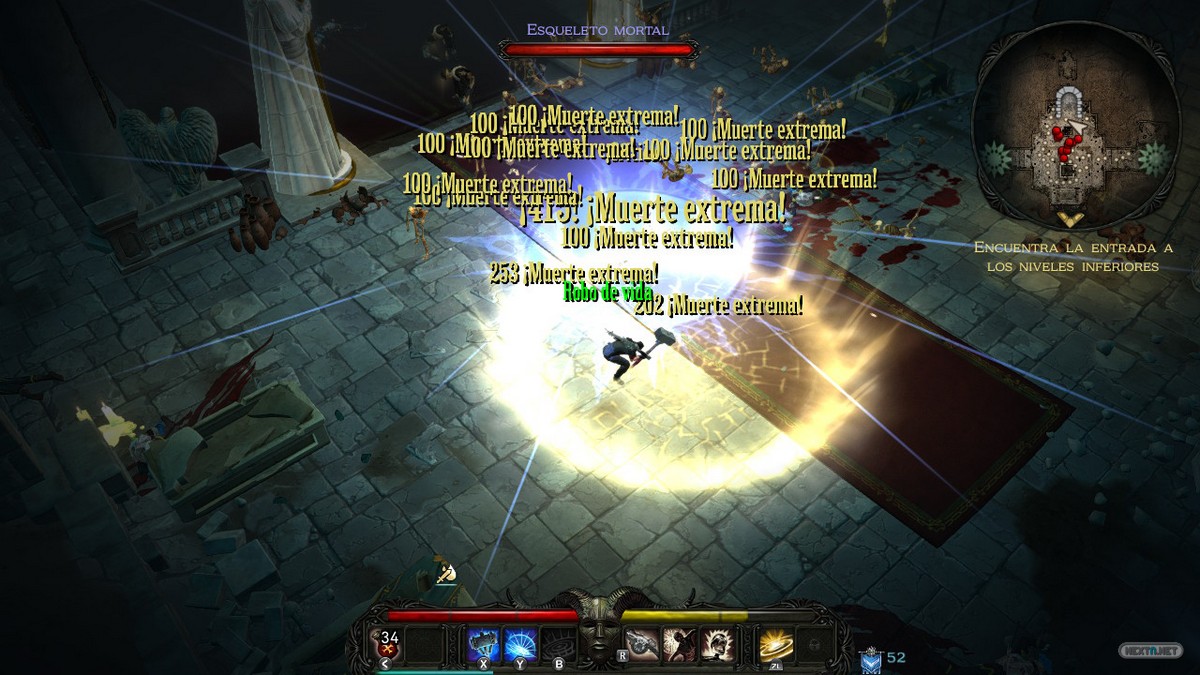Click the horned mask emblem on the HUD
Viewport: 1200px width, 675px height.
600,630
